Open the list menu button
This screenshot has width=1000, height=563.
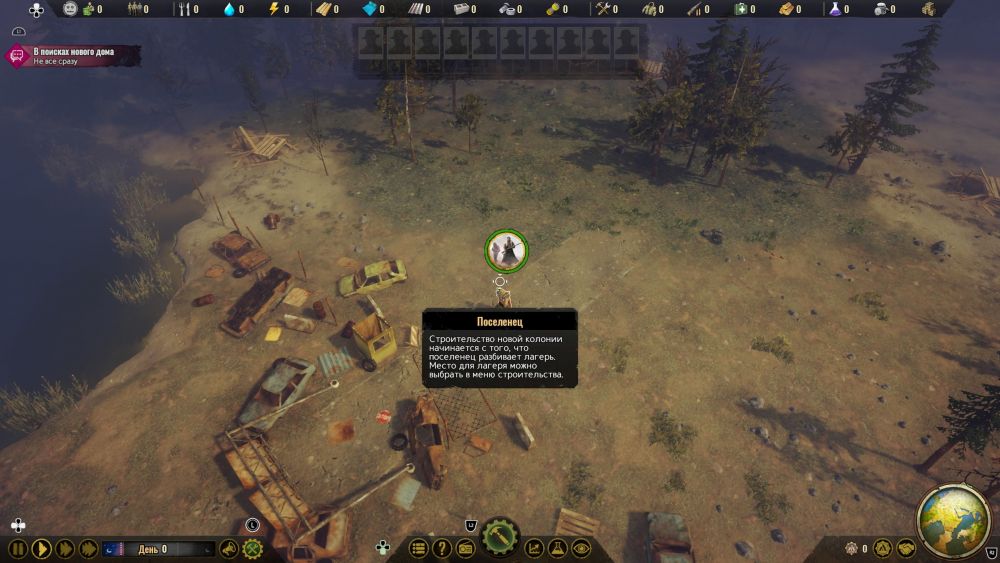[419, 548]
